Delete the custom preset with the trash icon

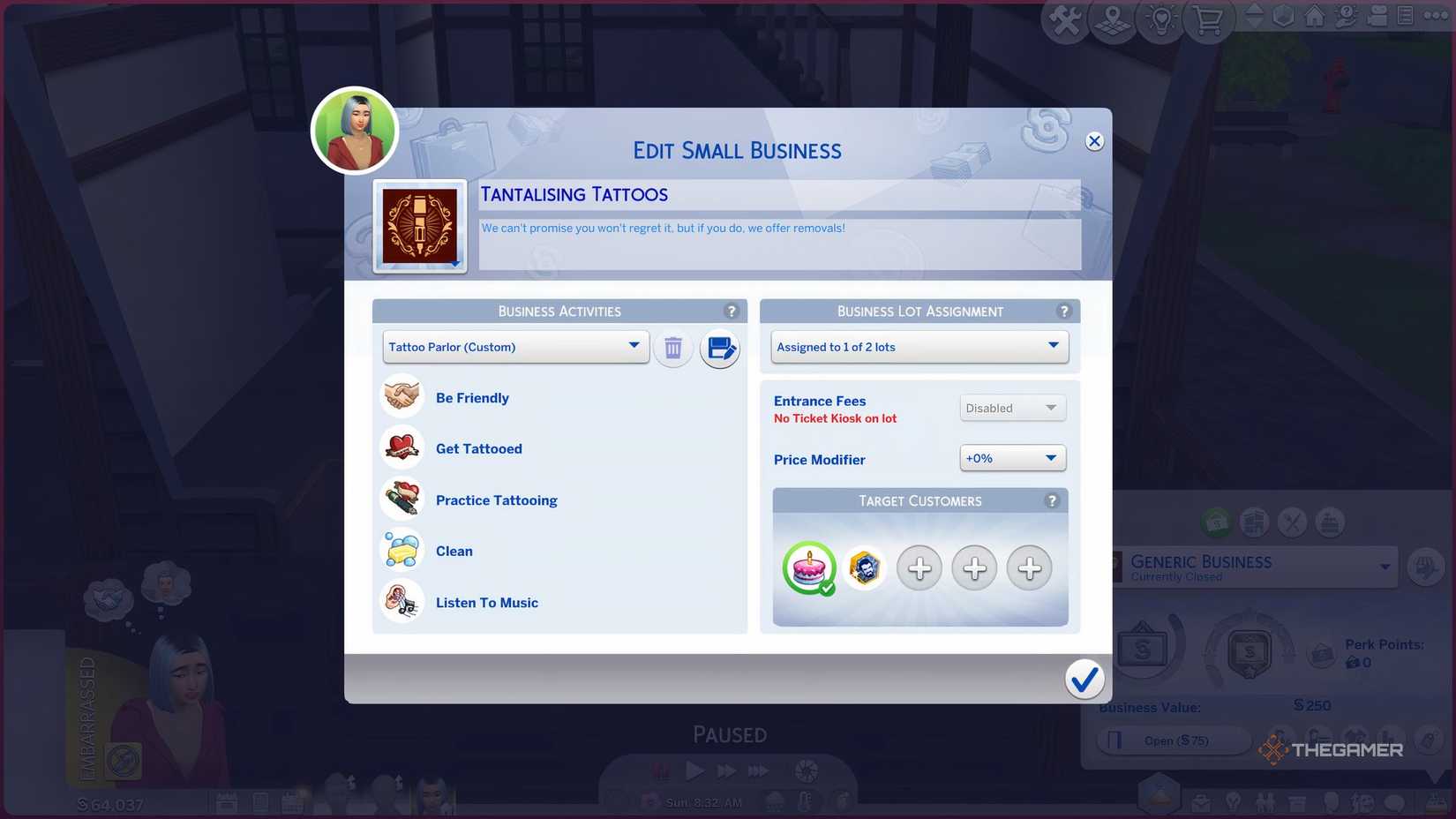pos(673,348)
